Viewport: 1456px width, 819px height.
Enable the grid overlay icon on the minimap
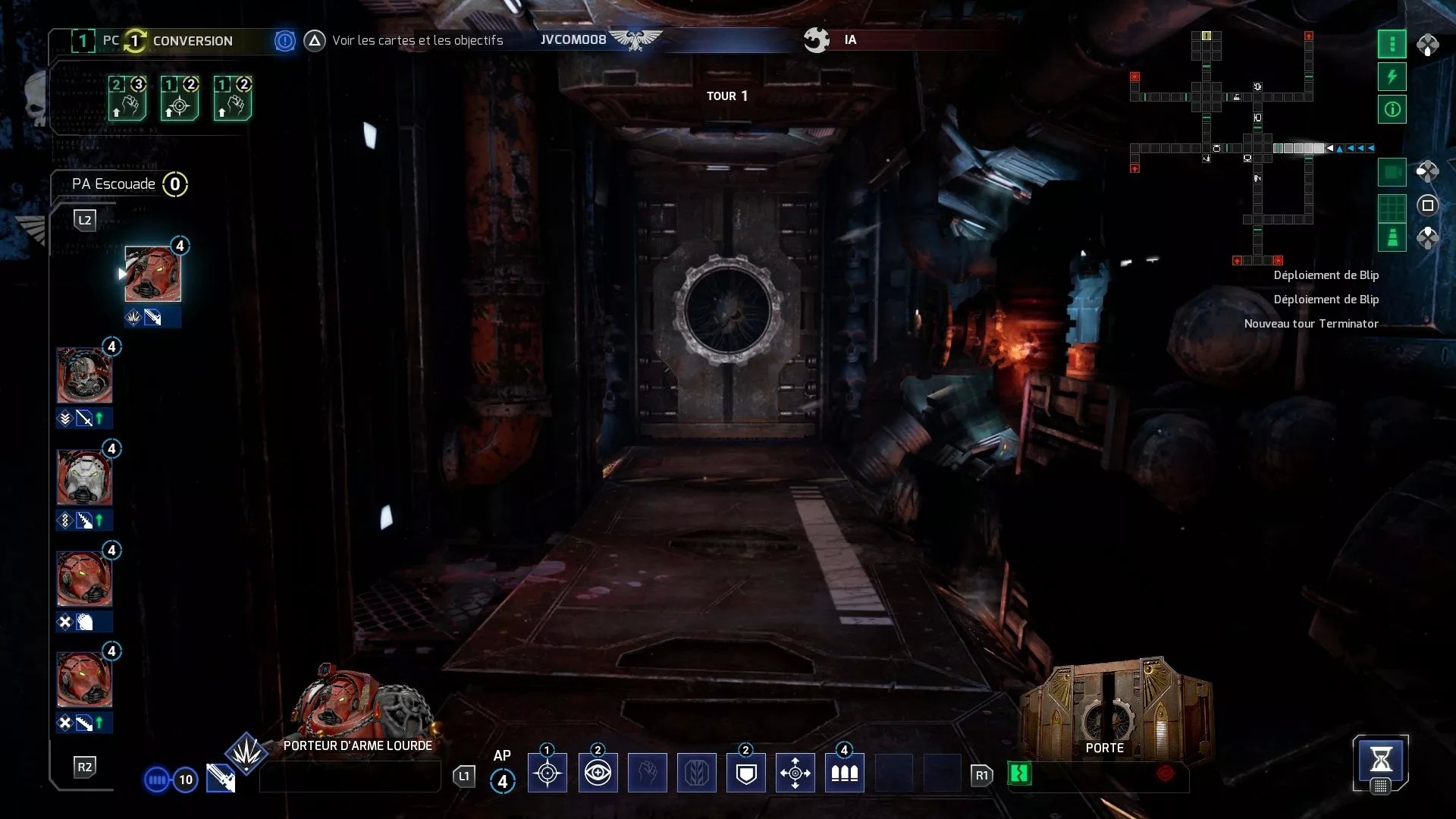1392,206
